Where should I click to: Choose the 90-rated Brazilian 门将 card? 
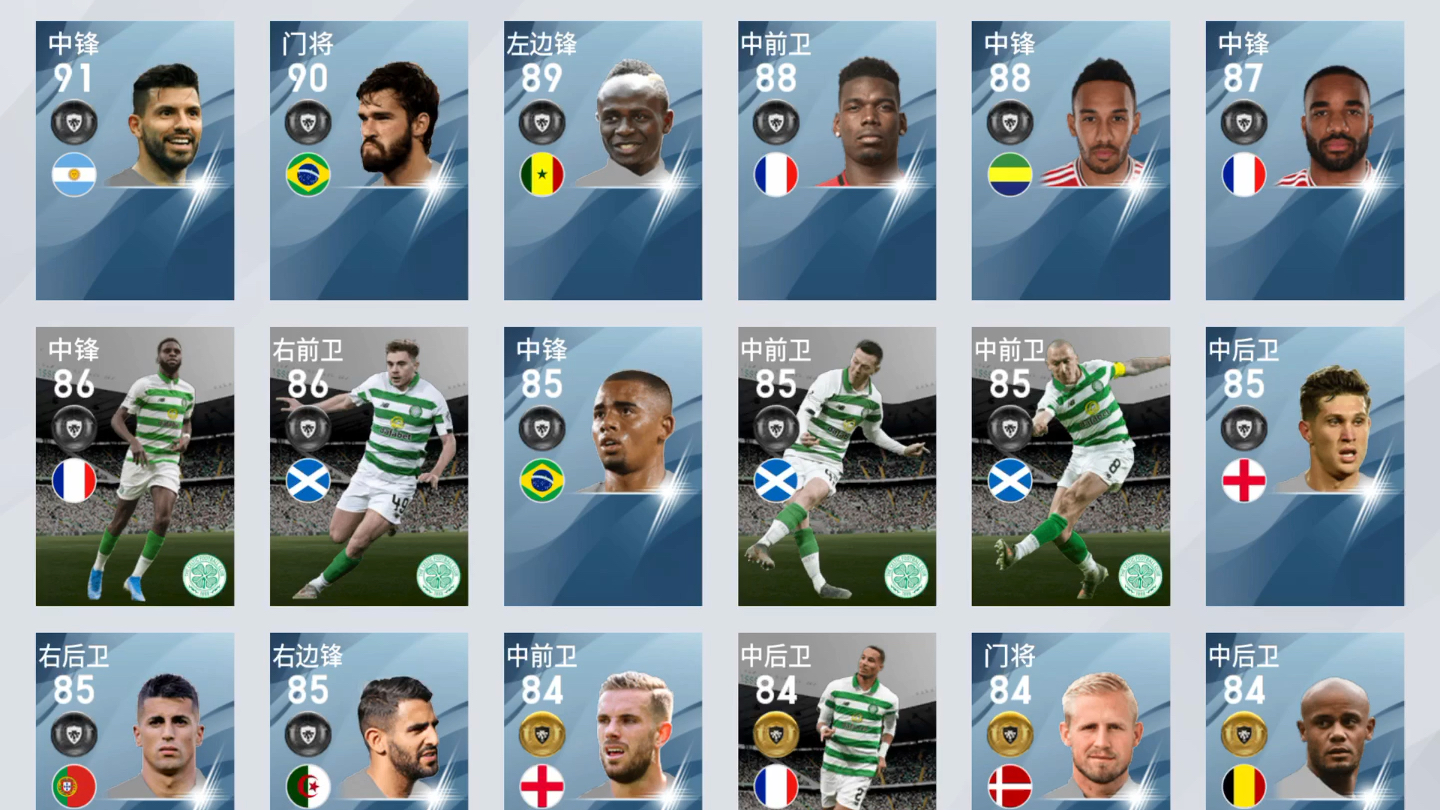369,160
